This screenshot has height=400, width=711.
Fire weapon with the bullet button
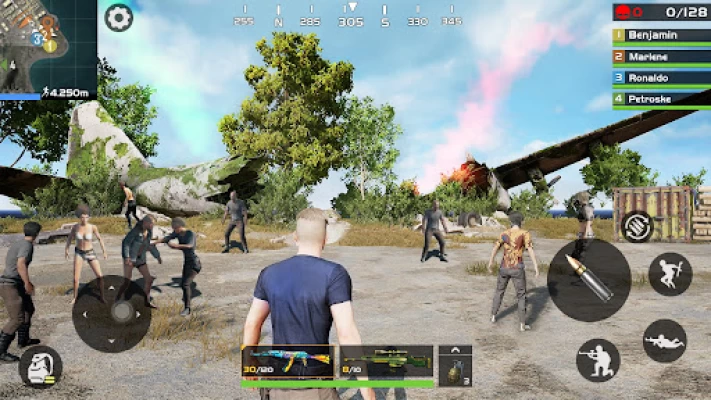589,279
